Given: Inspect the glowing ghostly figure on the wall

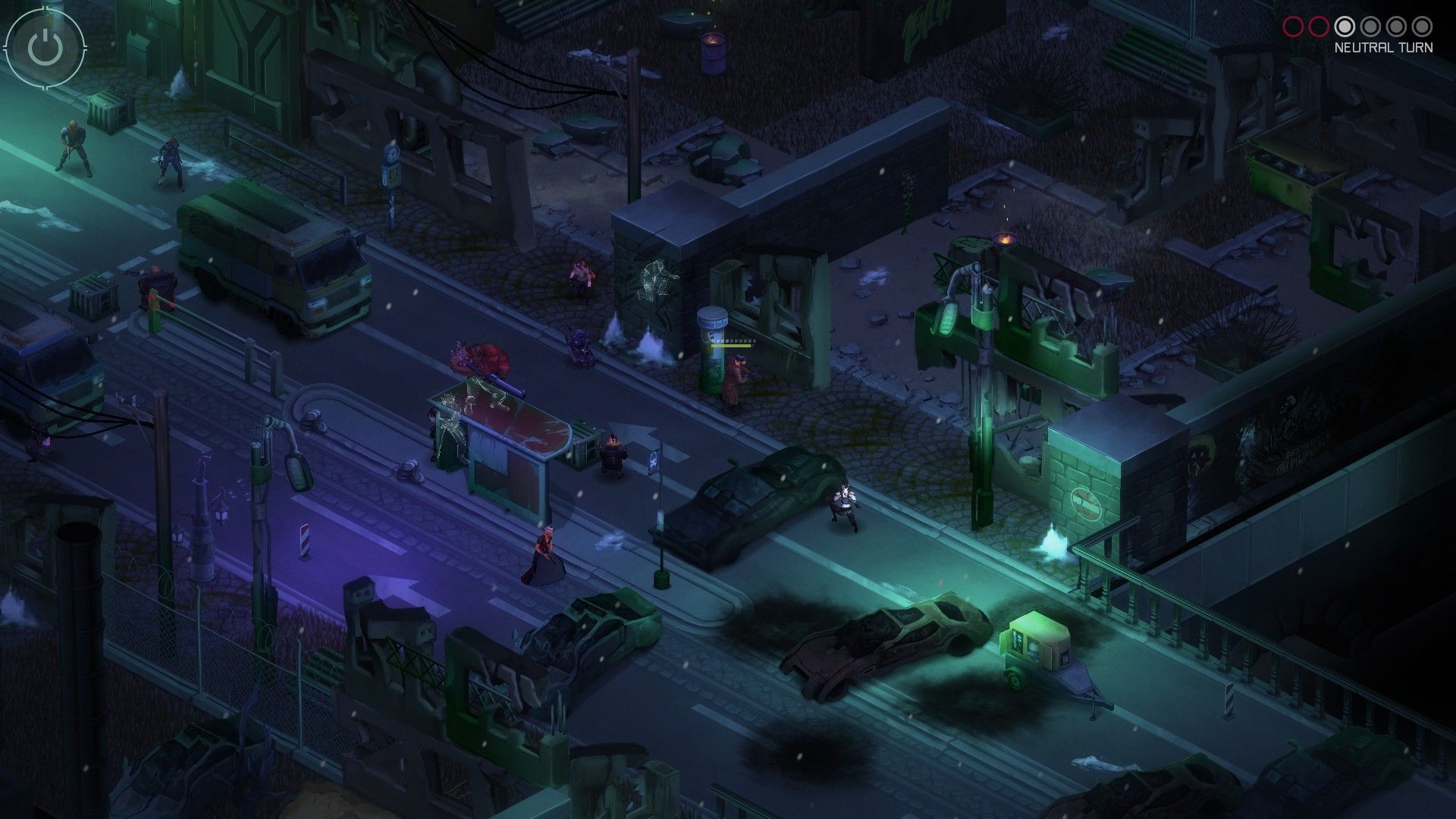Looking at the screenshot, I should [654, 281].
